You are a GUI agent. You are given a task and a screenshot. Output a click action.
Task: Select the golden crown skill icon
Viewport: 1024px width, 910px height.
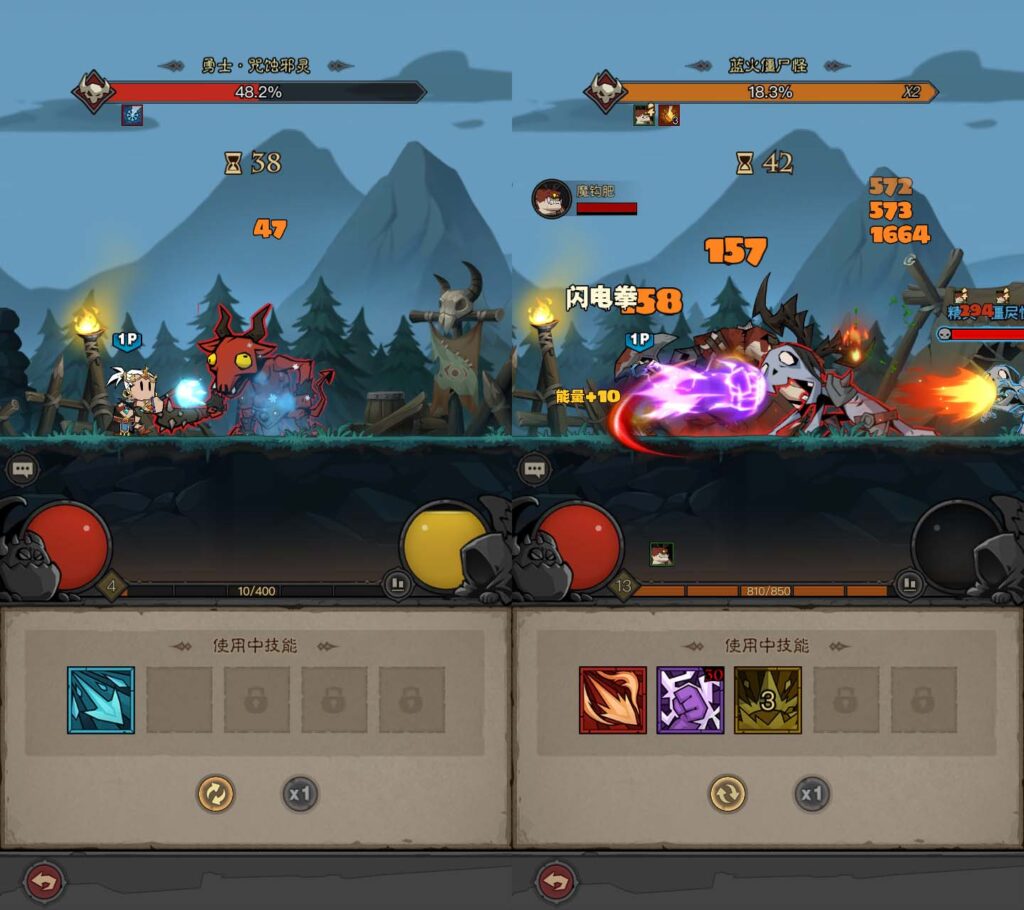pos(768,700)
